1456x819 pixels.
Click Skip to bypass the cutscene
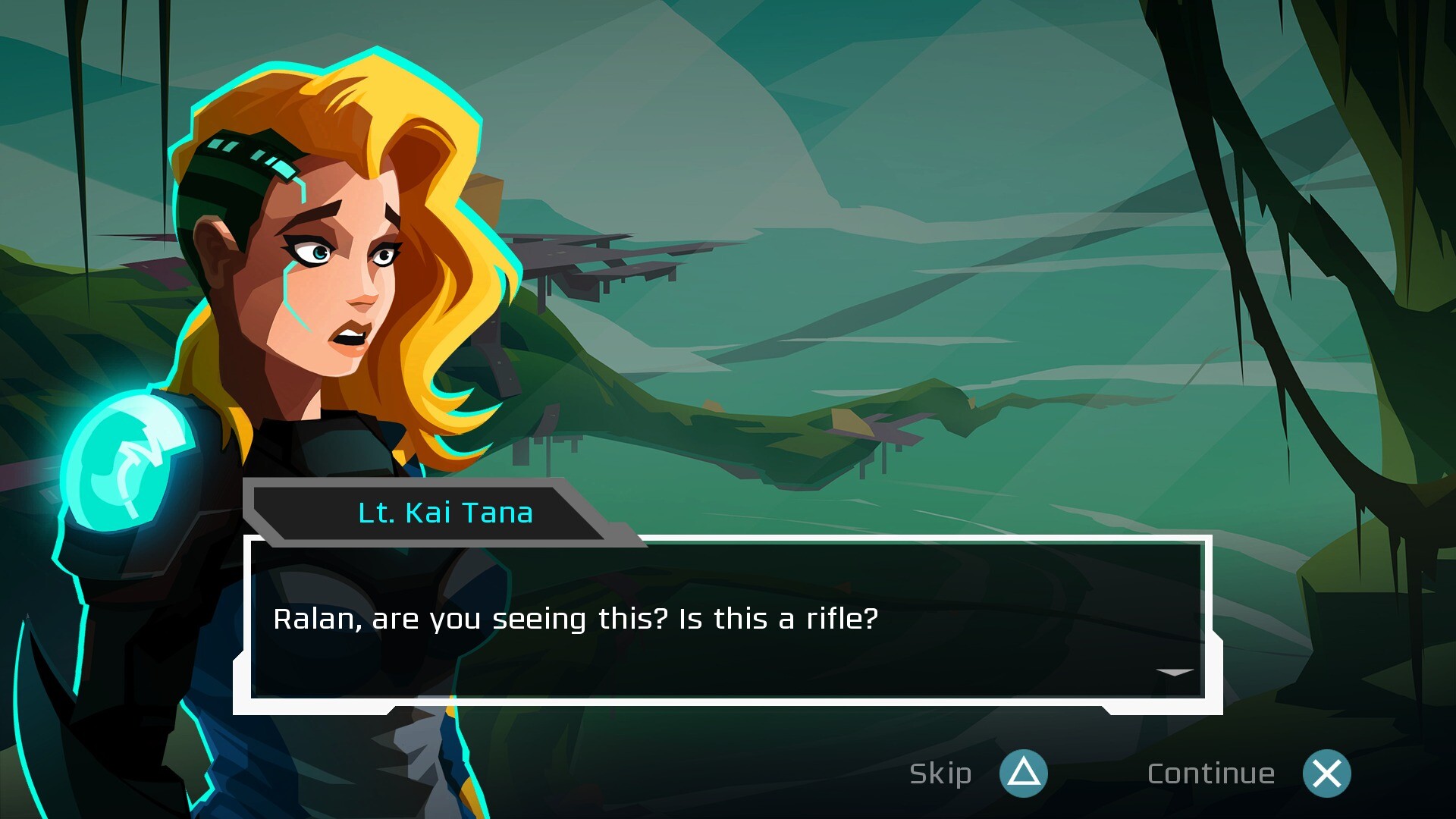[x=940, y=774]
